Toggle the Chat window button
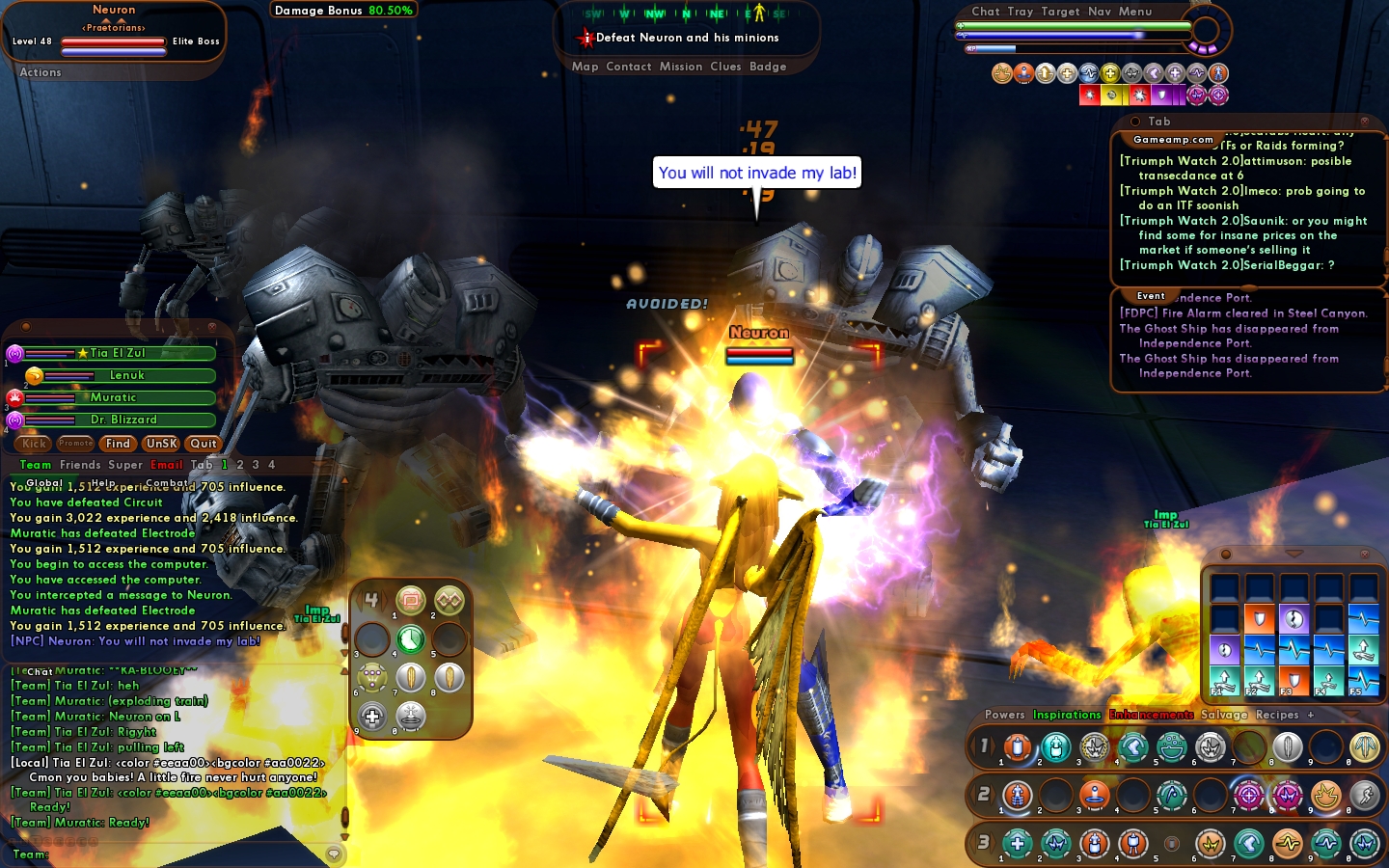This screenshot has height=868, width=1389. 986,12
